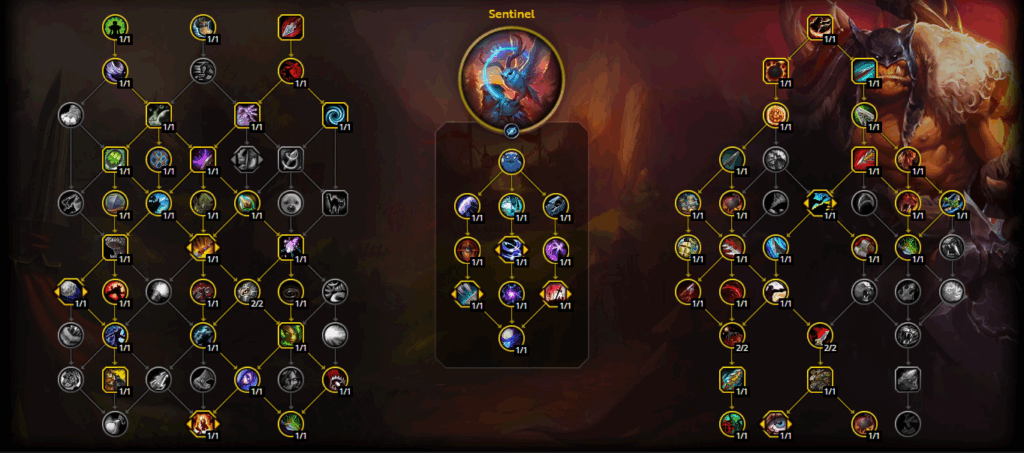Image resolution: width=1024 pixels, height=453 pixels.
Task: Select the blue axe choice talent with side arrows
Action: (x=820, y=203)
